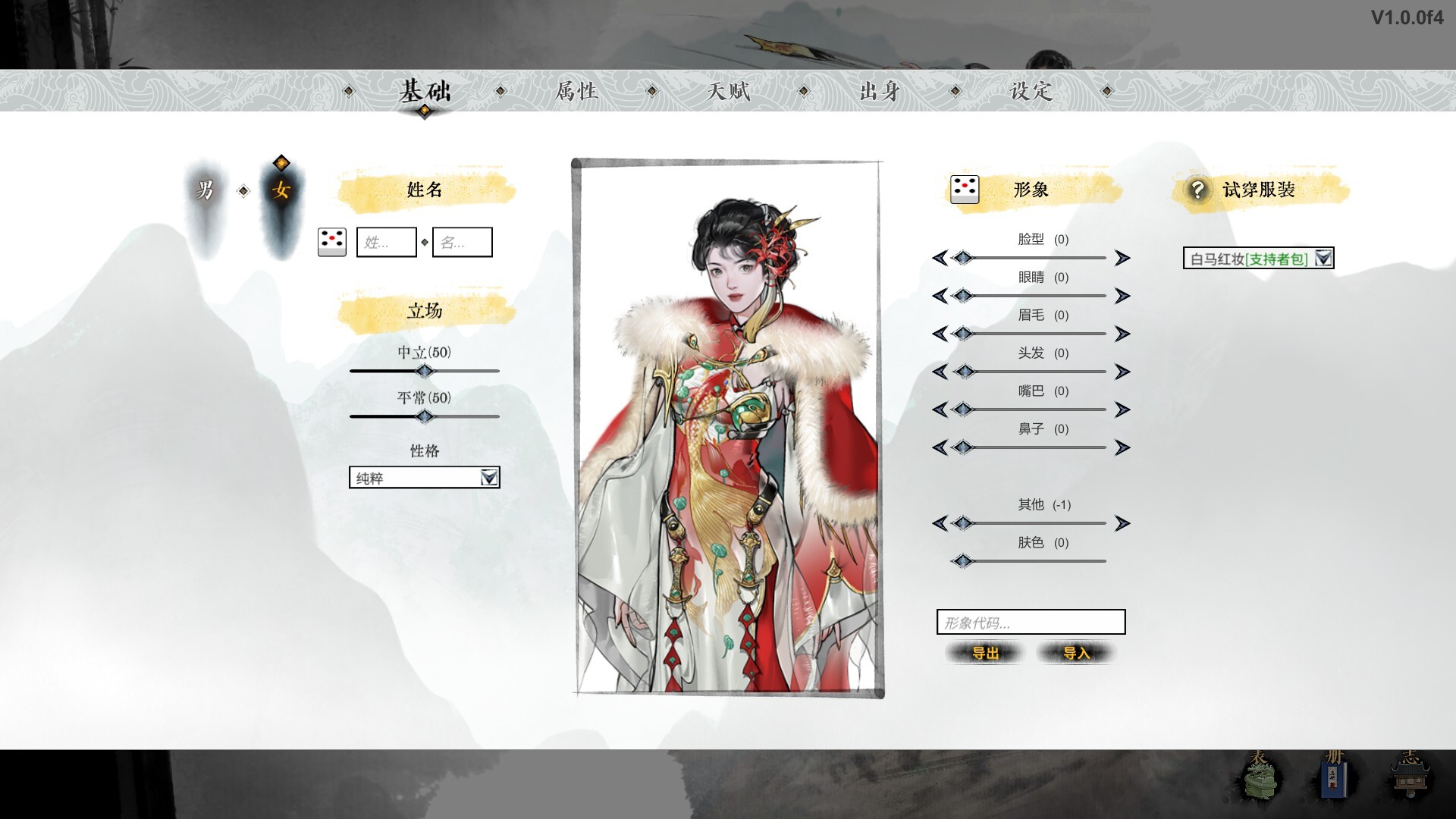Viewport: 1456px width, 819px height.
Task: Select the 男 gender option
Action: [x=206, y=192]
